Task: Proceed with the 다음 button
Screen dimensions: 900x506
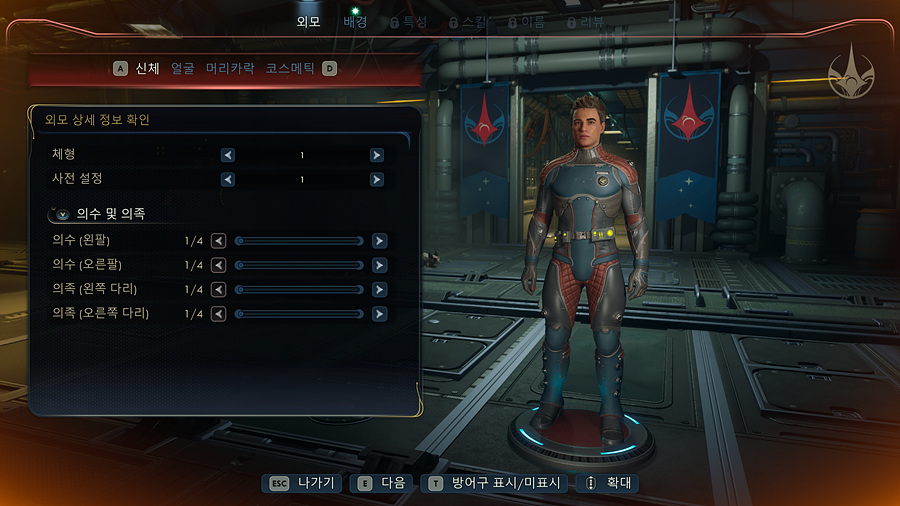Action: click(380, 483)
